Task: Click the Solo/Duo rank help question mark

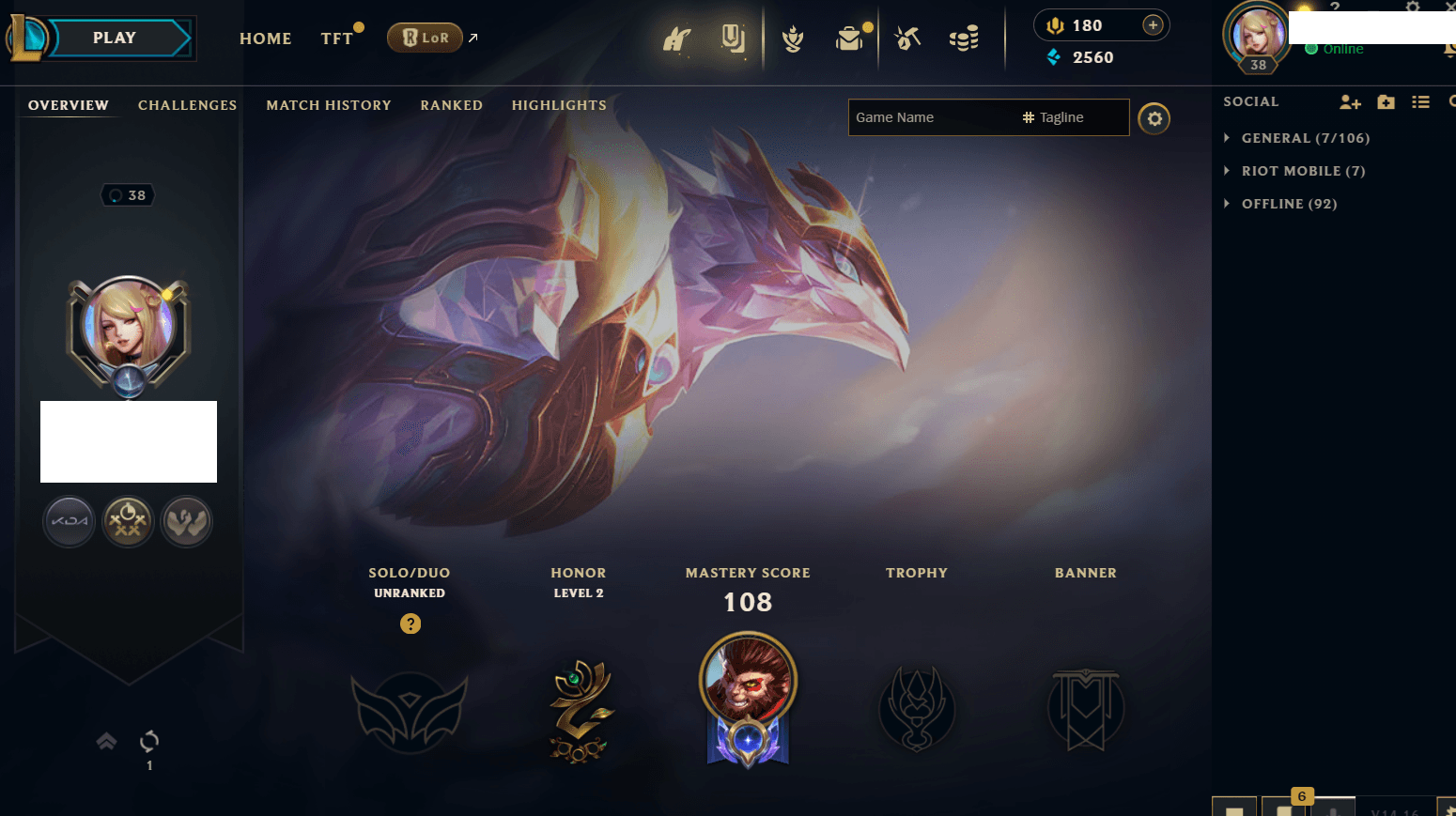Action: point(410,624)
